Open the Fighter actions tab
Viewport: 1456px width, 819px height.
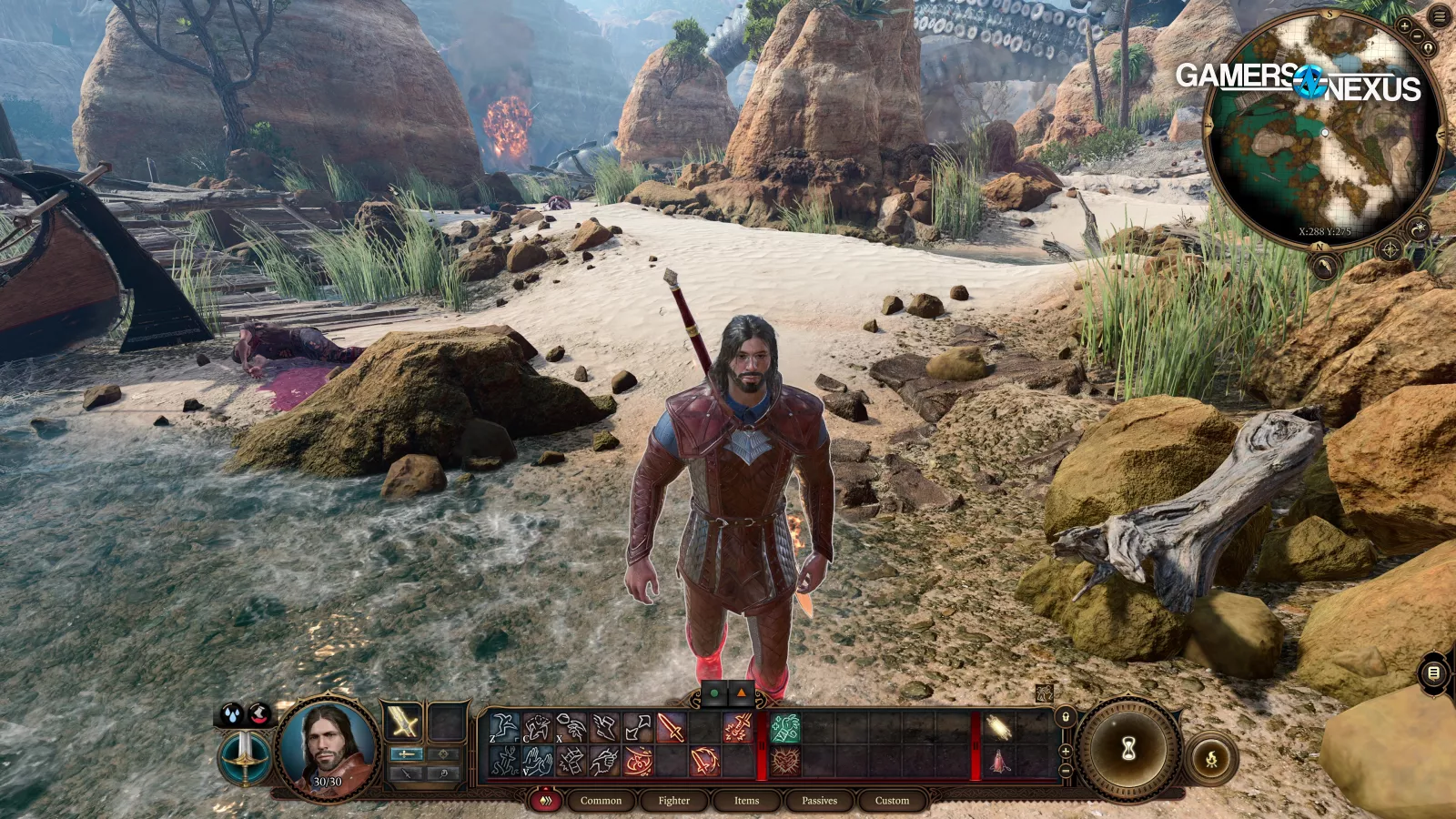point(673,801)
